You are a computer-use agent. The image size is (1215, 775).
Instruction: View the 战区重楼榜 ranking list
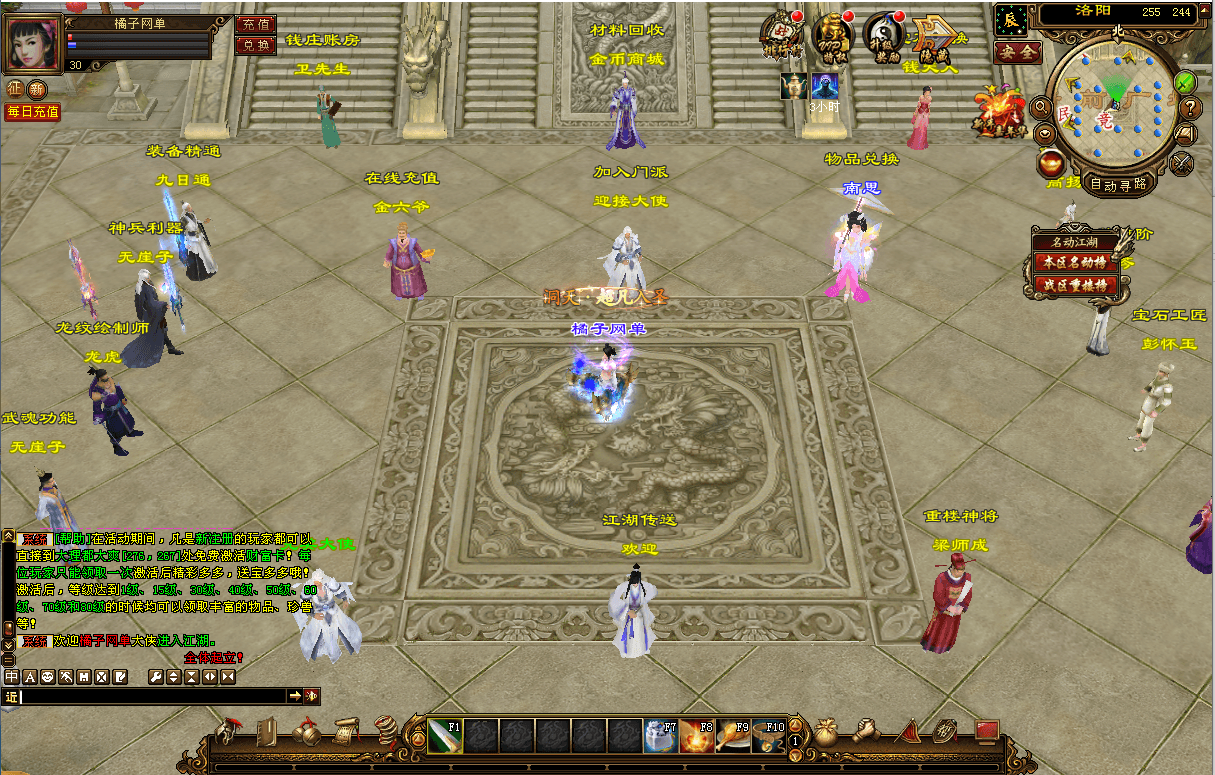pyautogui.click(x=1075, y=285)
